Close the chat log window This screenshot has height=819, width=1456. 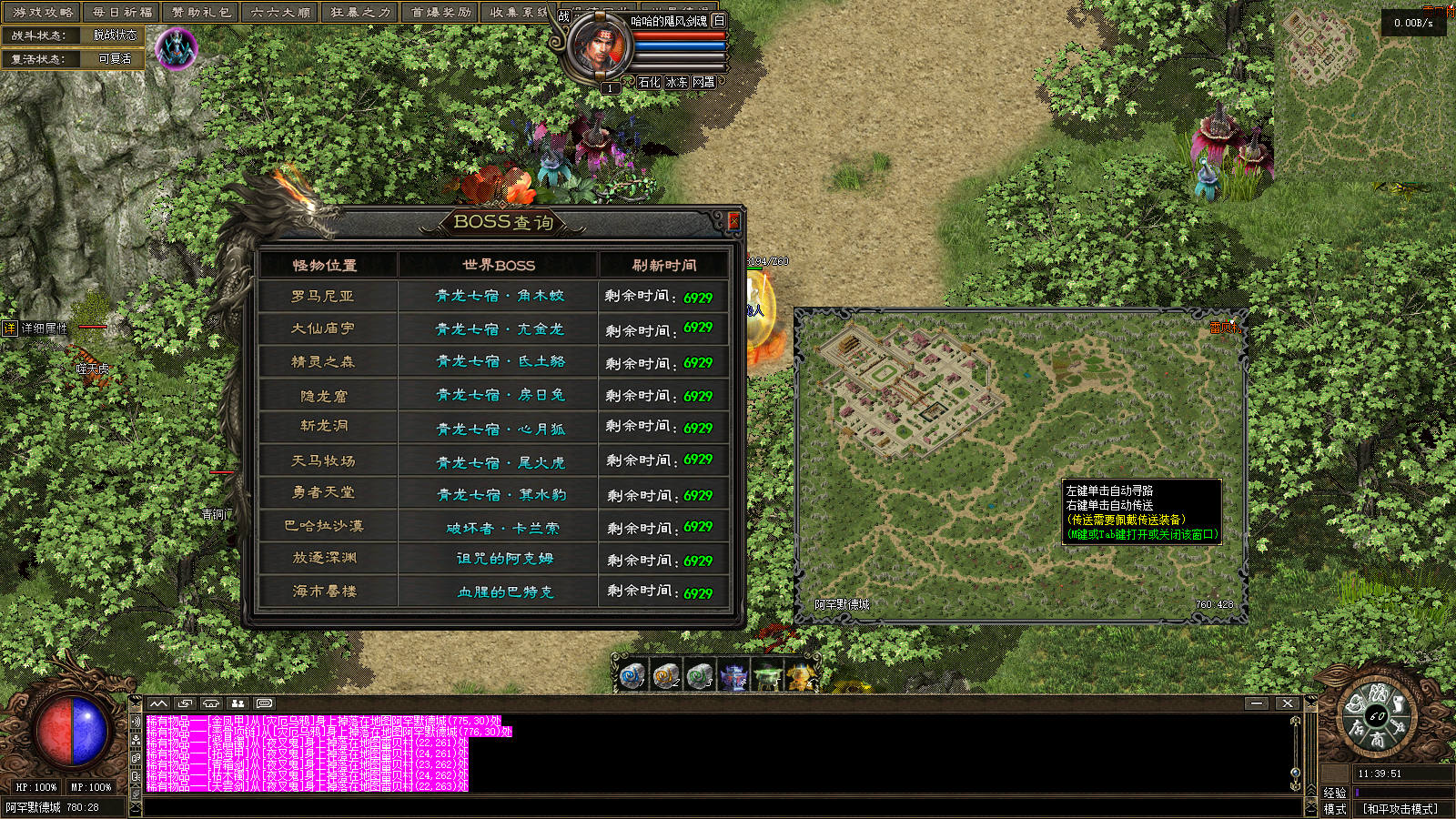pos(1287,703)
